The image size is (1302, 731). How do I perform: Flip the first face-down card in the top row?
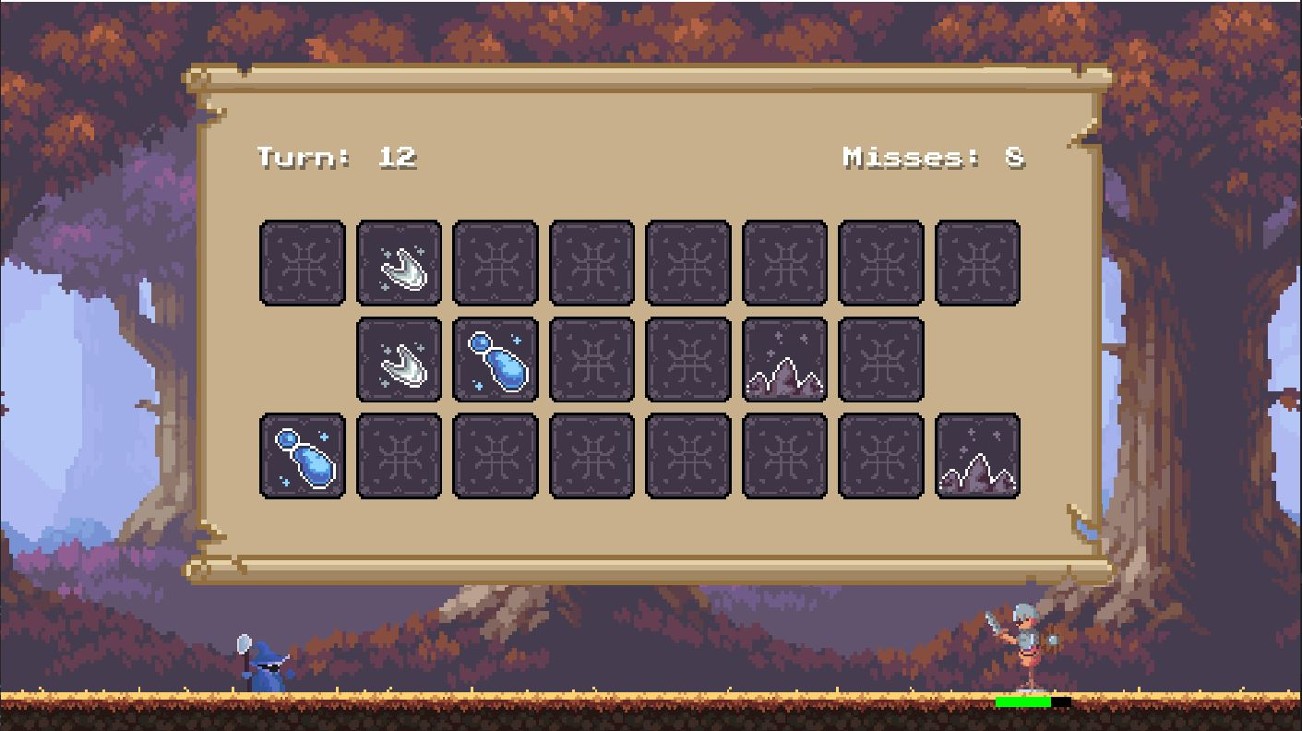[x=303, y=262]
